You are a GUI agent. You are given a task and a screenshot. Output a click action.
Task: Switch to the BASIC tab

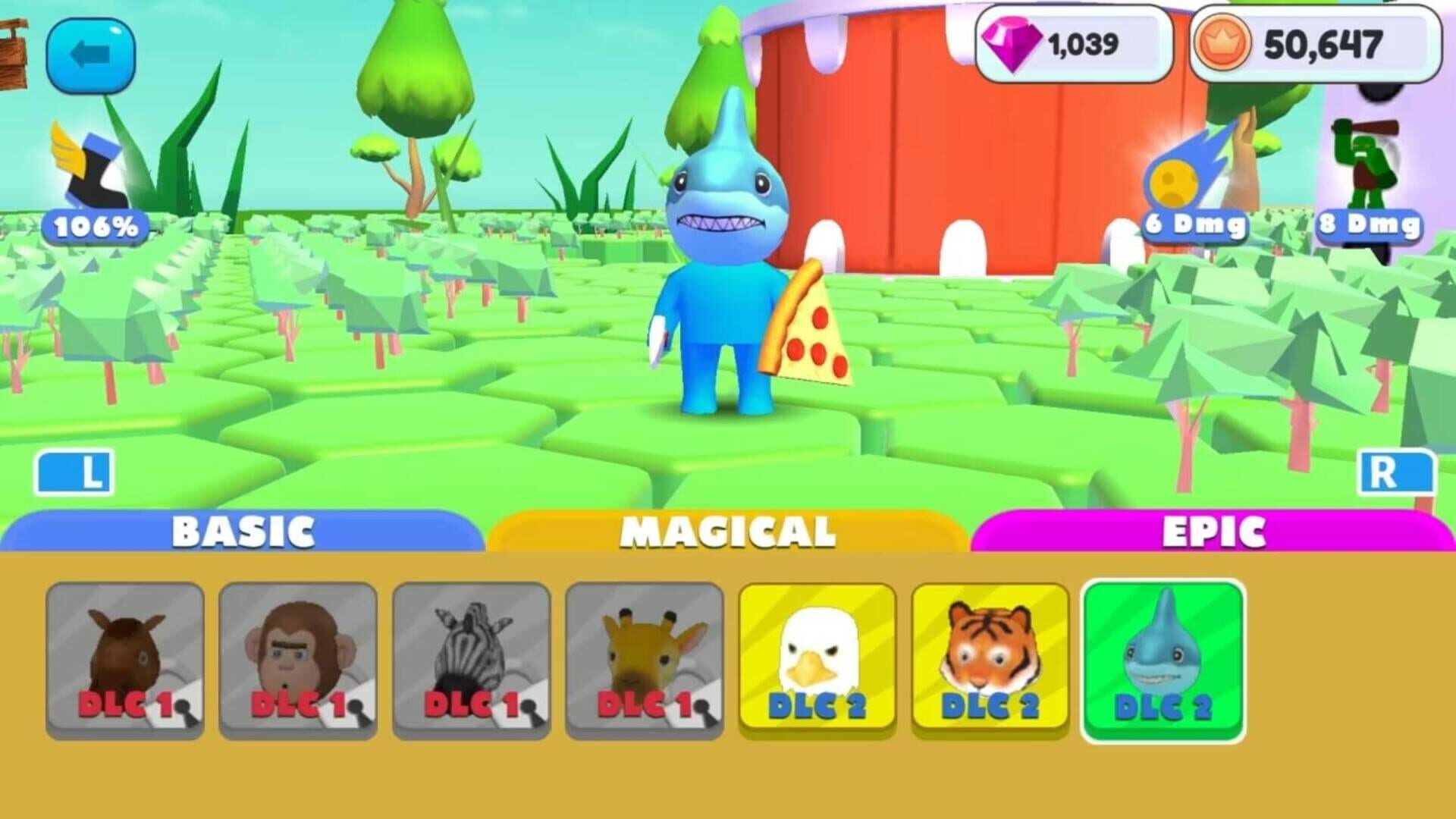243,531
